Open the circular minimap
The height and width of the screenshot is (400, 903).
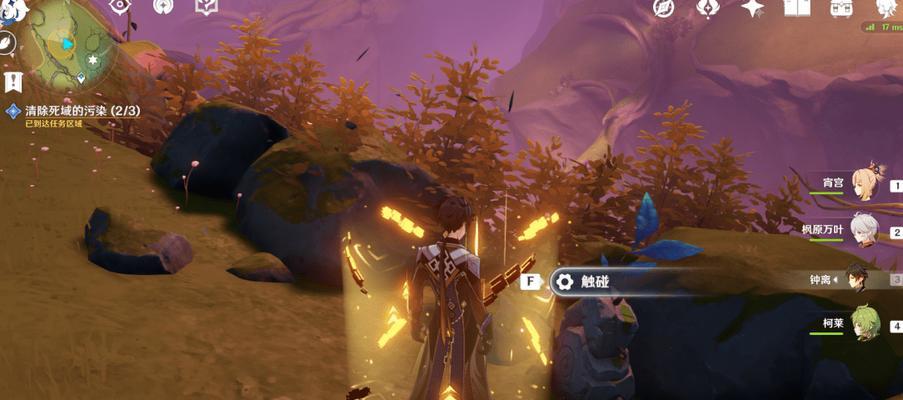click(x=68, y=45)
